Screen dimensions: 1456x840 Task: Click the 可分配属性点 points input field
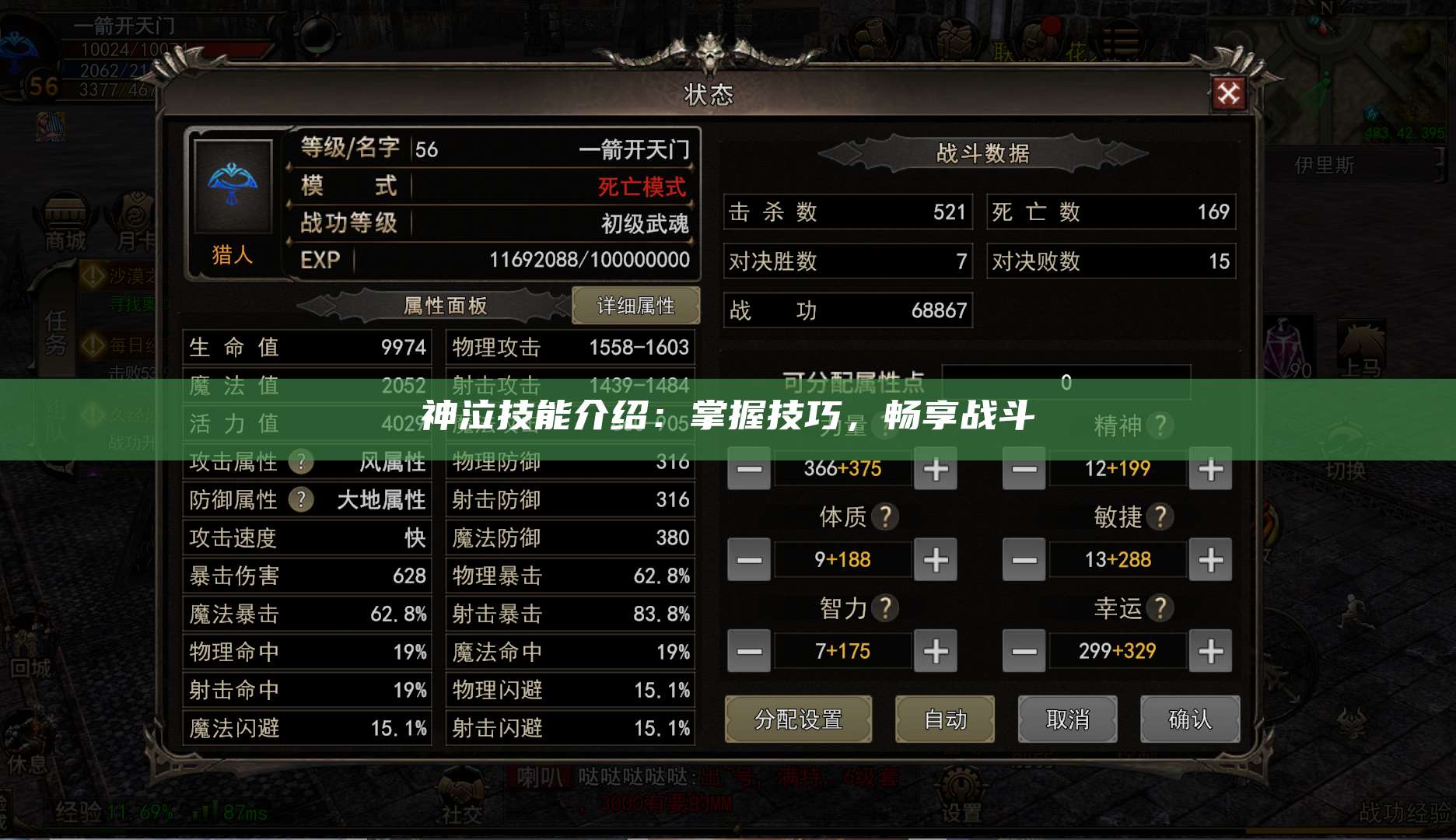click(1066, 381)
